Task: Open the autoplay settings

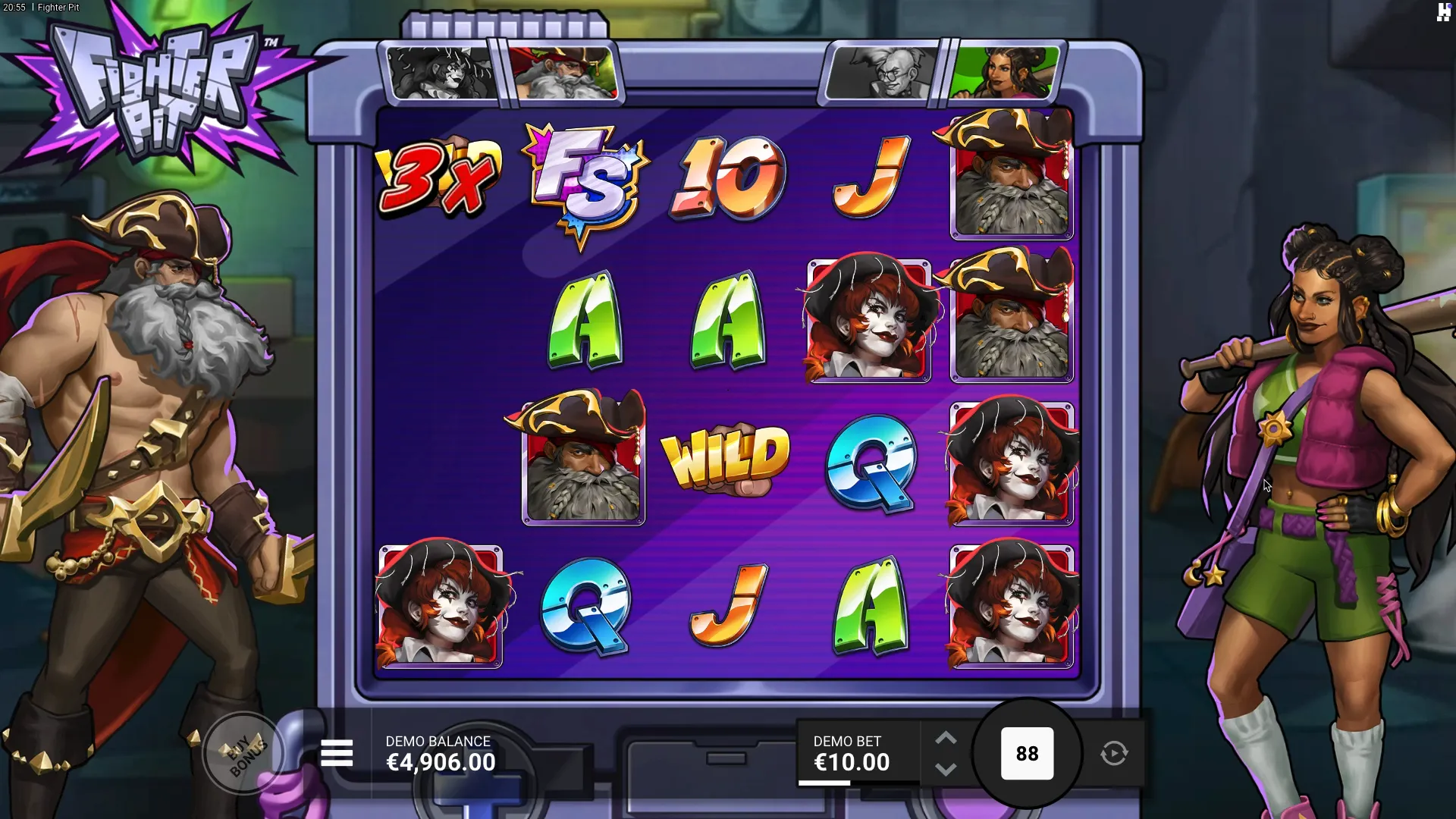Action: click(x=1114, y=754)
